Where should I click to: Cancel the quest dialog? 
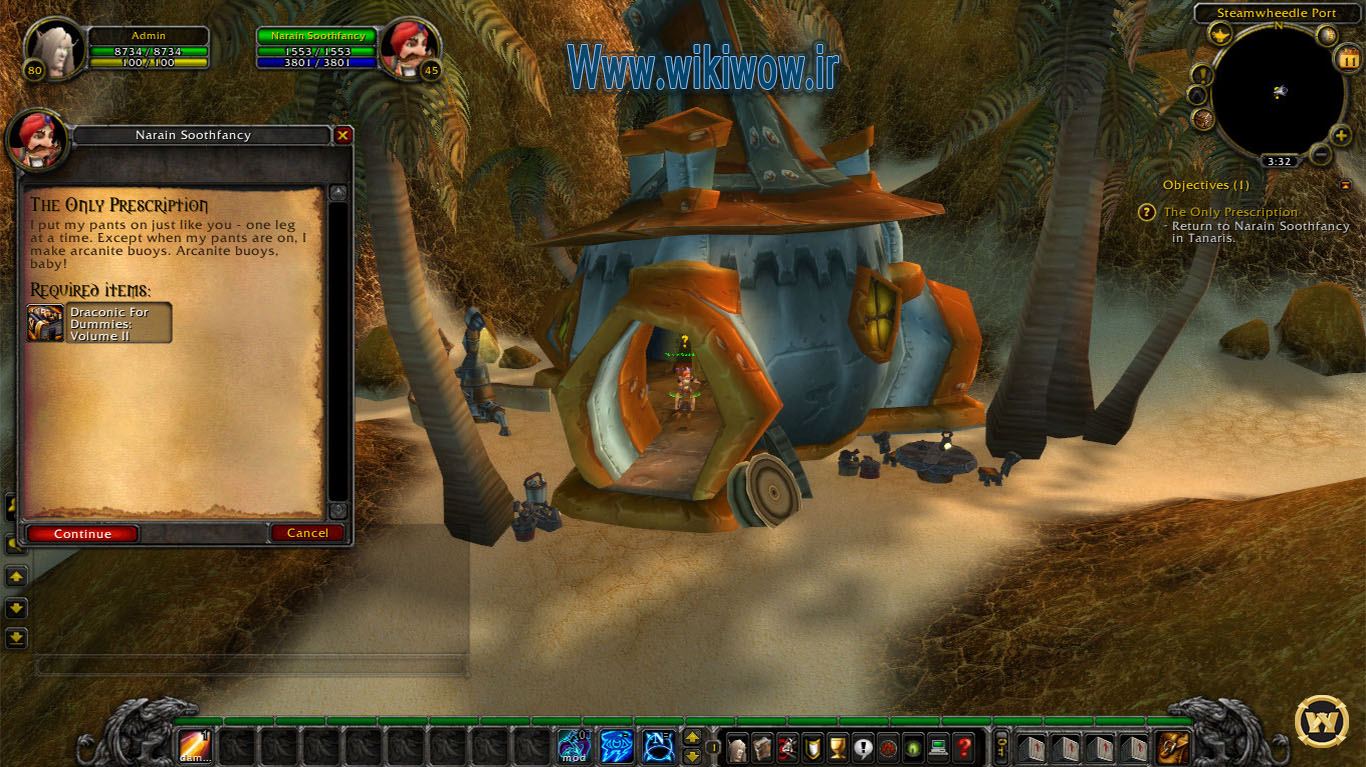[x=307, y=533]
